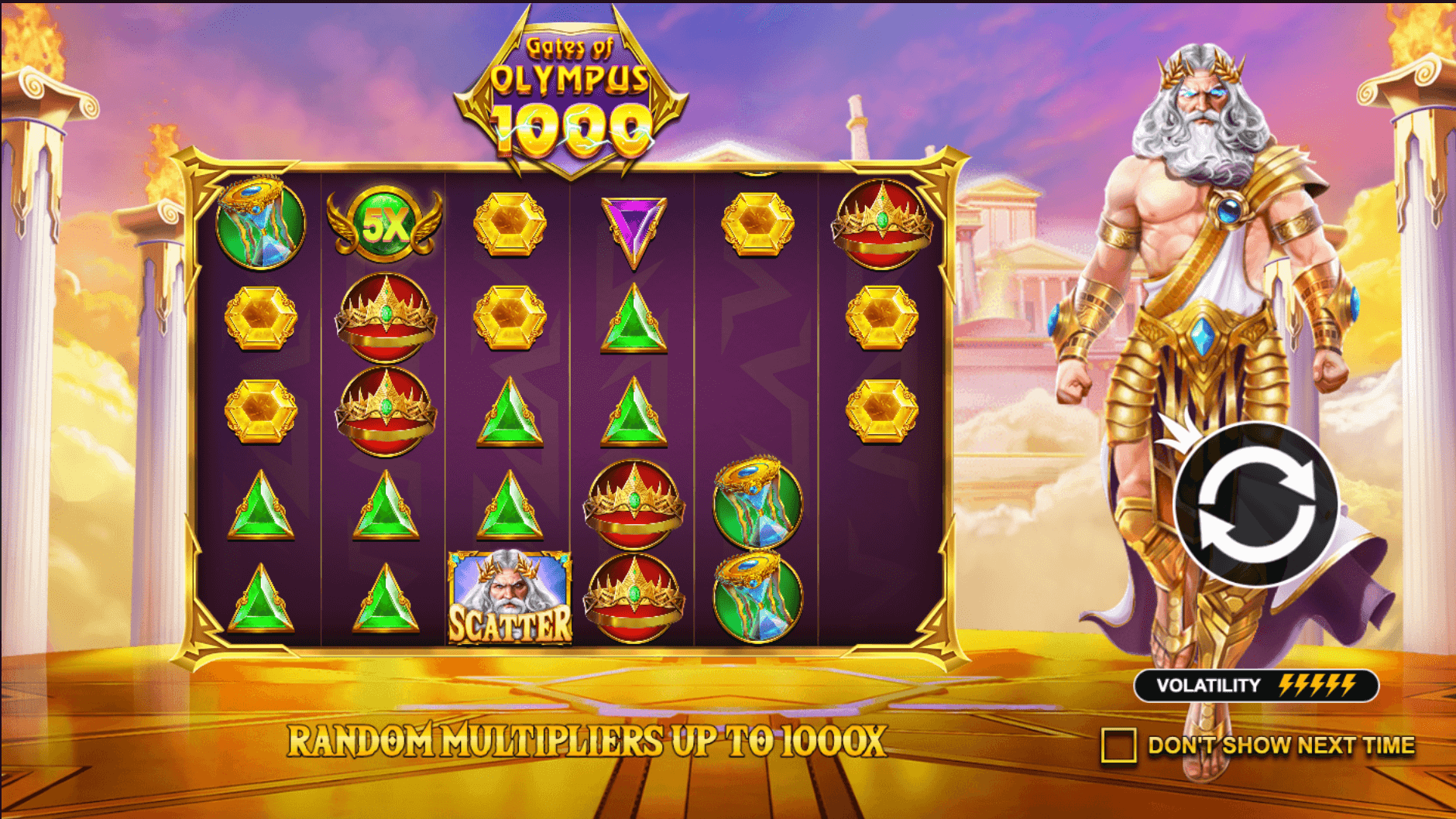Select the winged 5X multiplier orb
This screenshot has width=1456, height=819.
(x=383, y=224)
